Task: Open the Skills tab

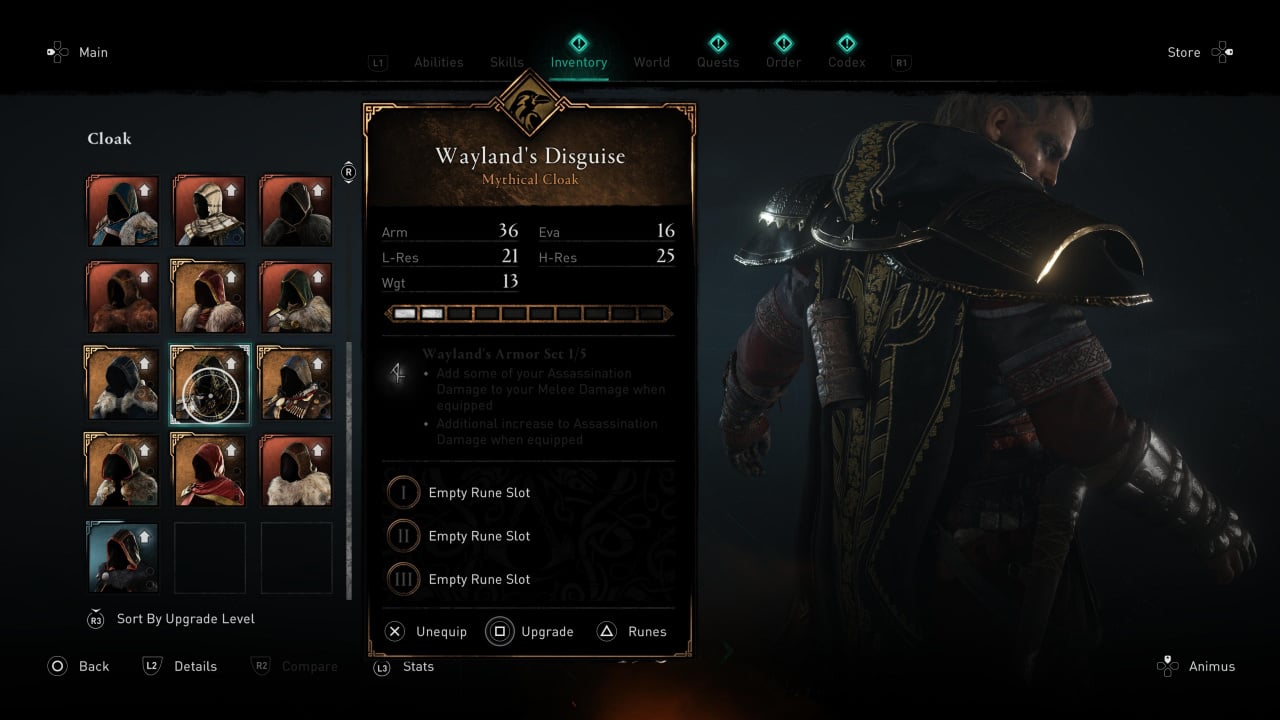Action: coord(507,62)
